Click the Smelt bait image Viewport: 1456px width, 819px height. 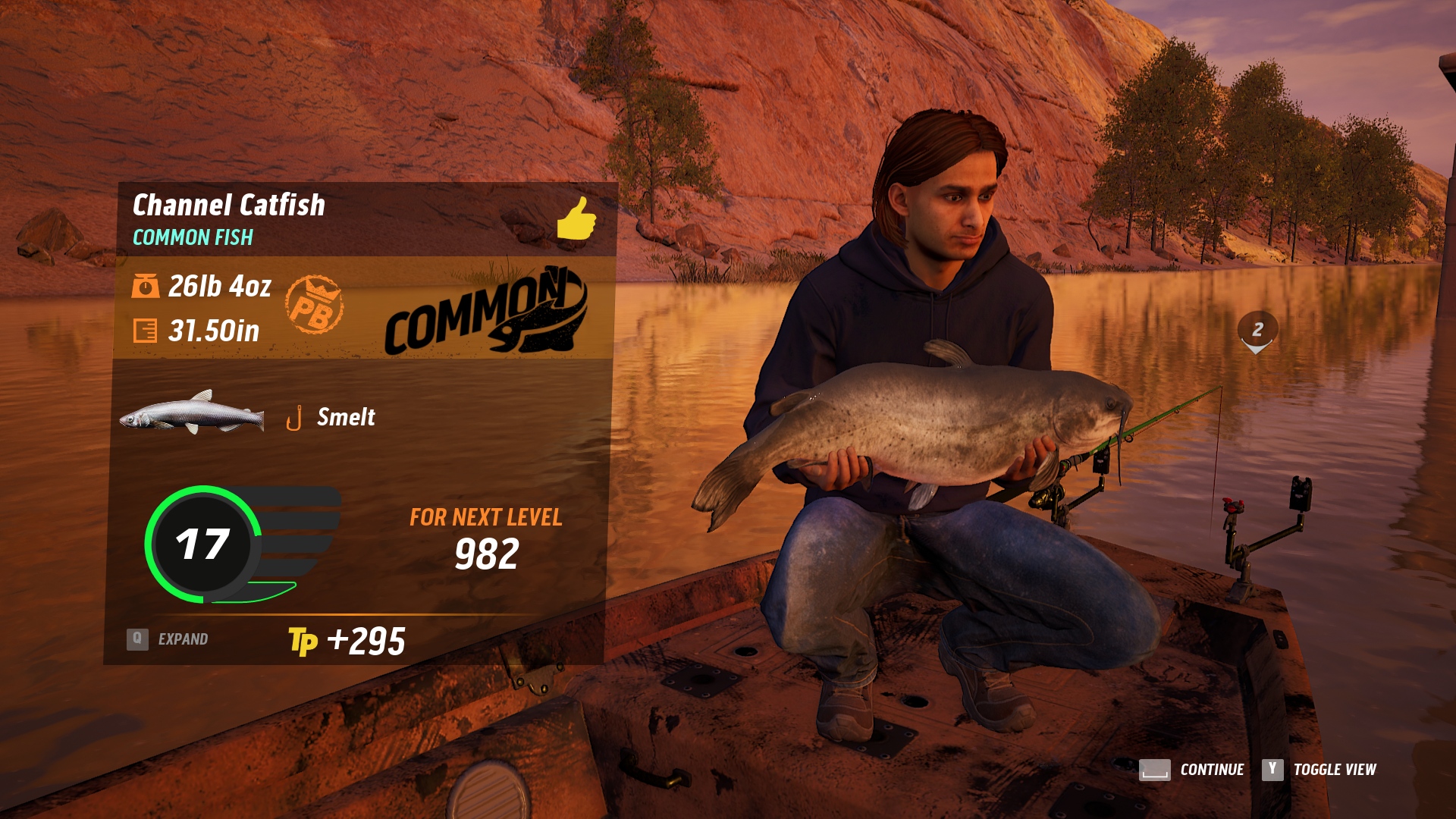193,413
